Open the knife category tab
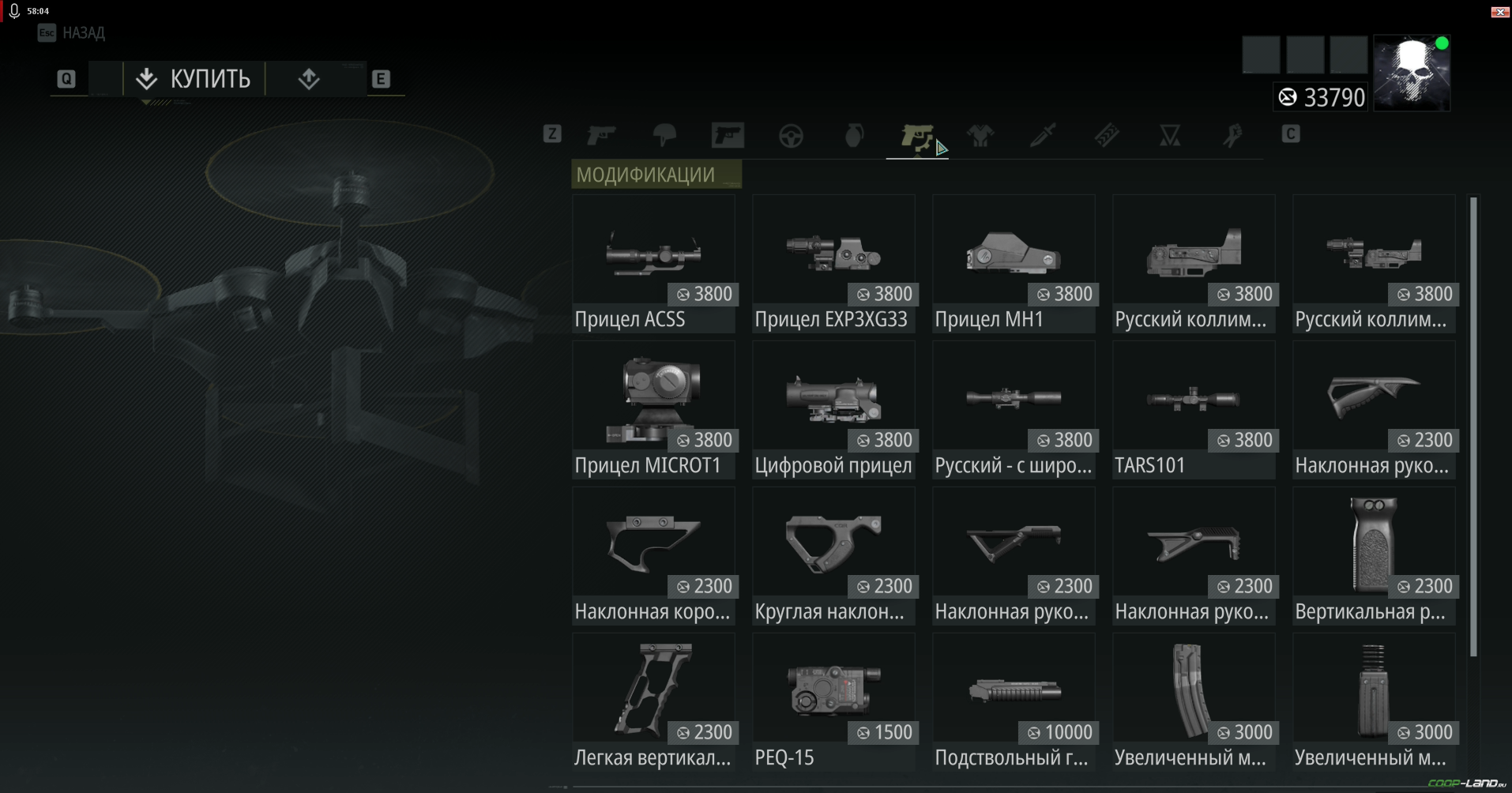The height and width of the screenshot is (793, 1512). pyautogui.click(x=1043, y=136)
